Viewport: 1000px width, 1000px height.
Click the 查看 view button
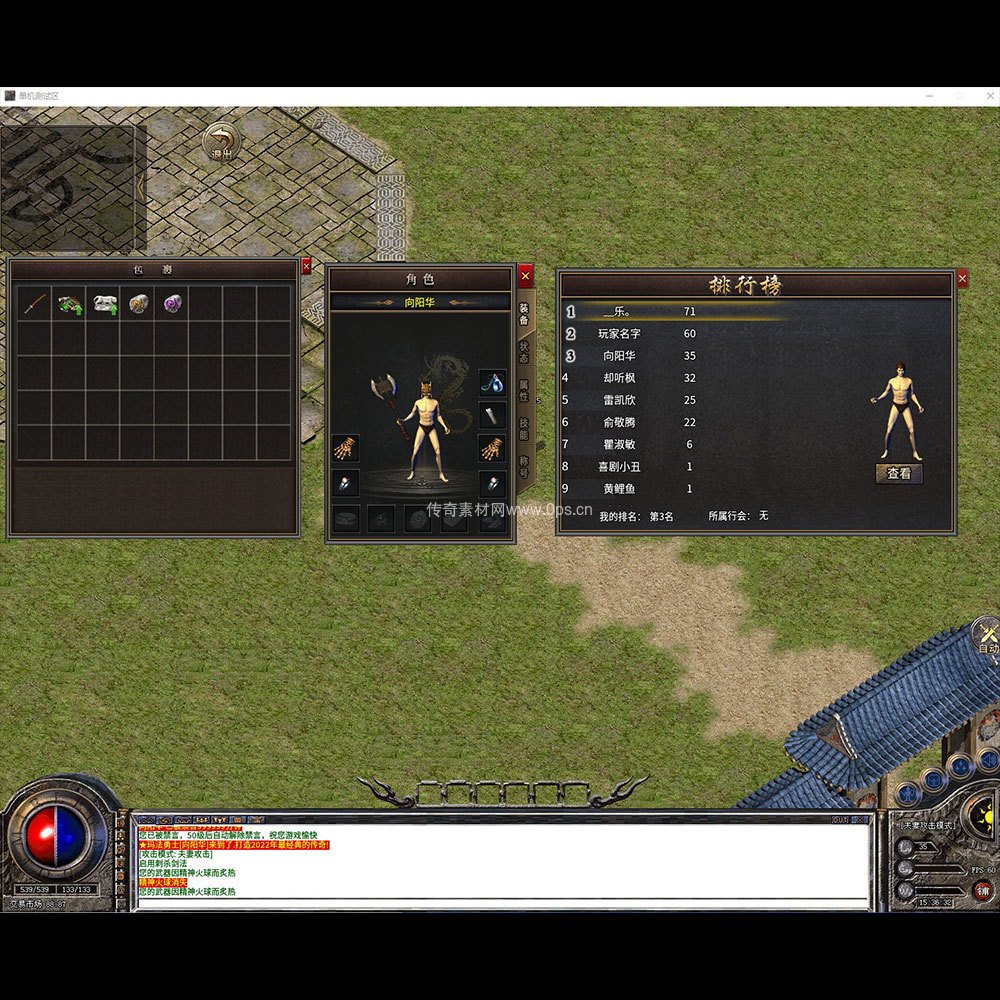coord(899,473)
